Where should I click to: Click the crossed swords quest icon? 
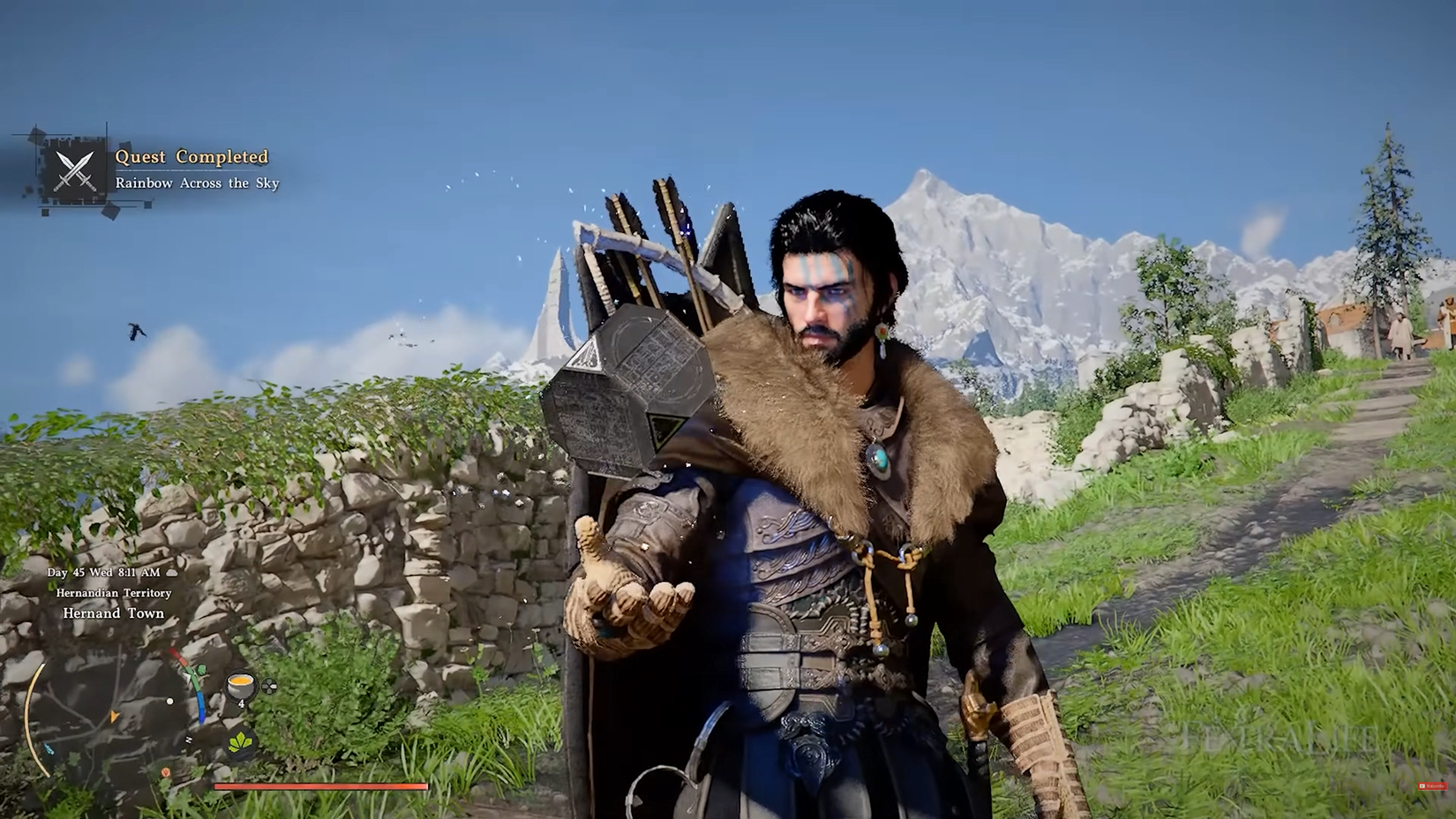coord(75,170)
